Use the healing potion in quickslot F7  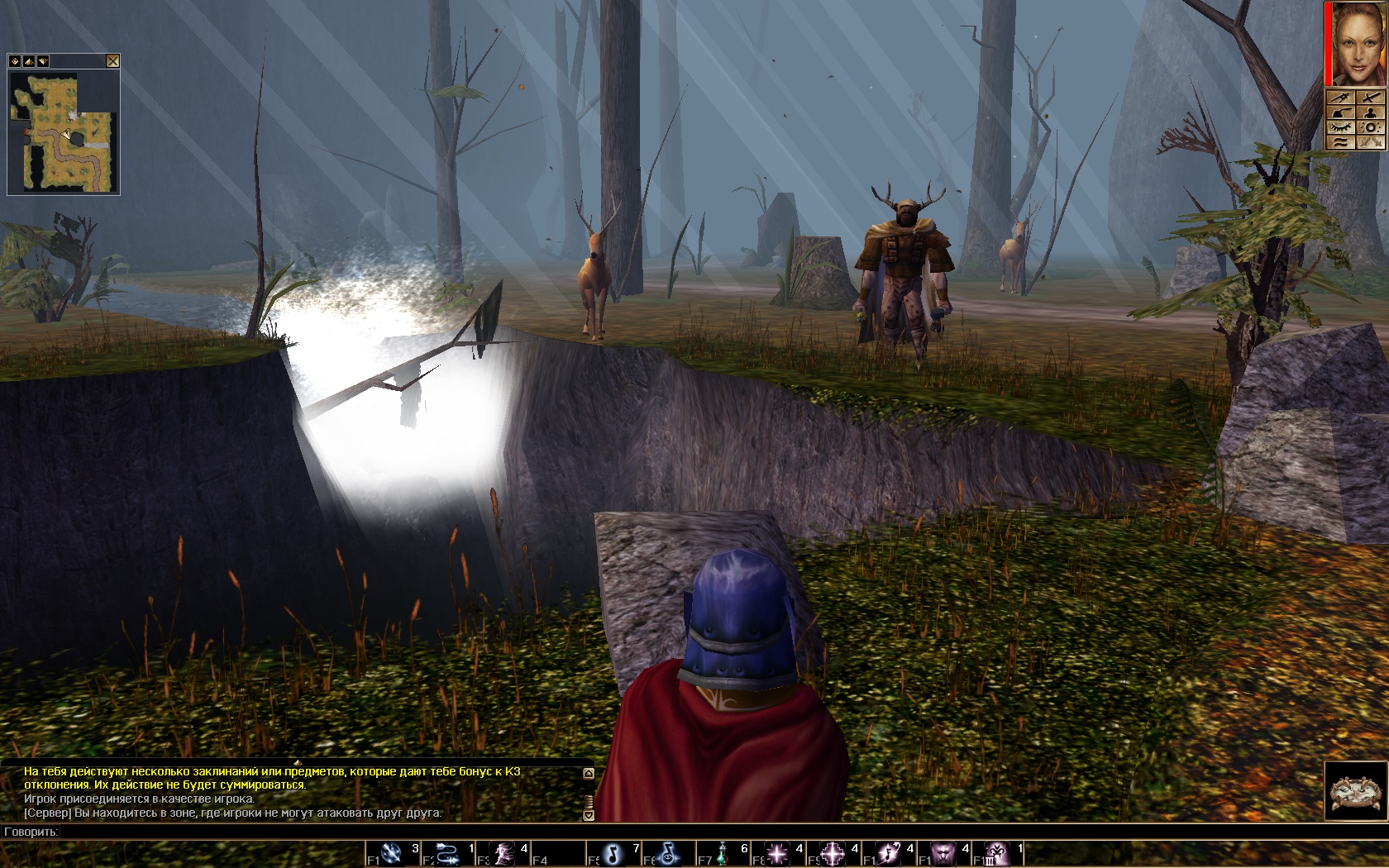pos(723,854)
